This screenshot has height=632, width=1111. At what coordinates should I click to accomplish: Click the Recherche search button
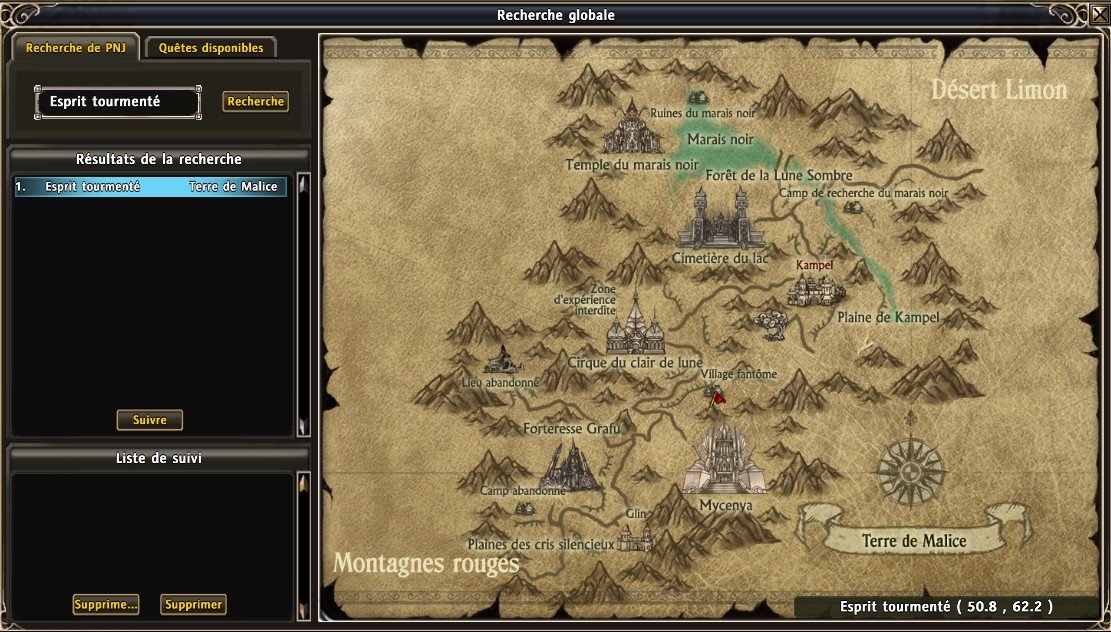[x=256, y=101]
